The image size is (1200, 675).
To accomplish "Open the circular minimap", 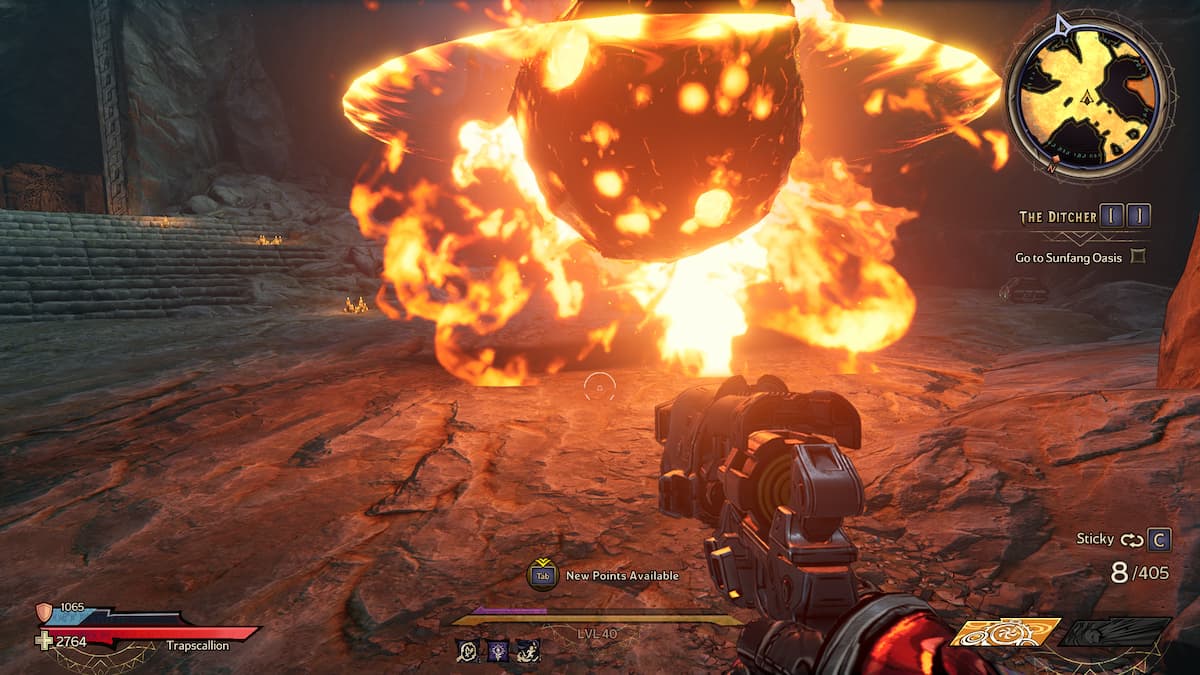I will pos(1088,97).
